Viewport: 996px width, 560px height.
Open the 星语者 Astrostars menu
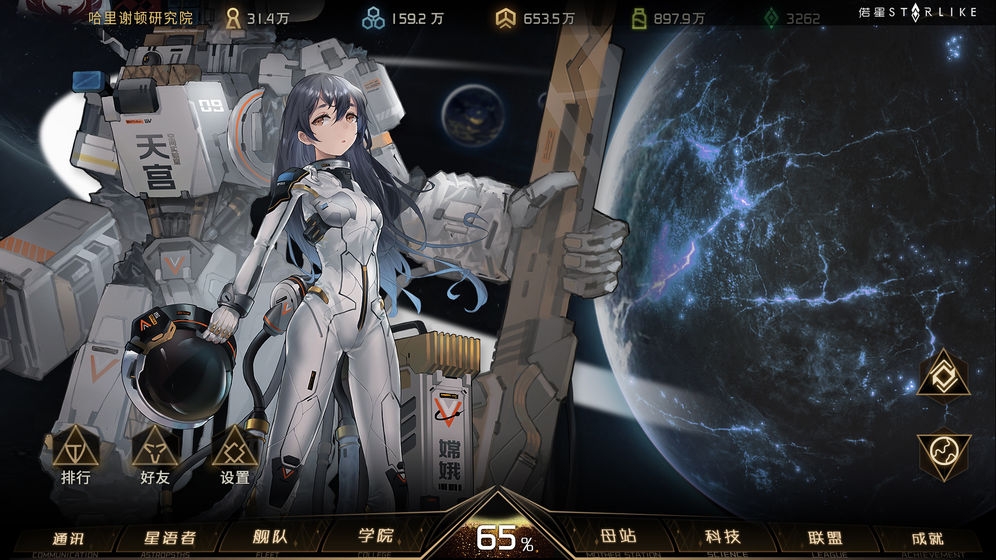[x=160, y=537]
